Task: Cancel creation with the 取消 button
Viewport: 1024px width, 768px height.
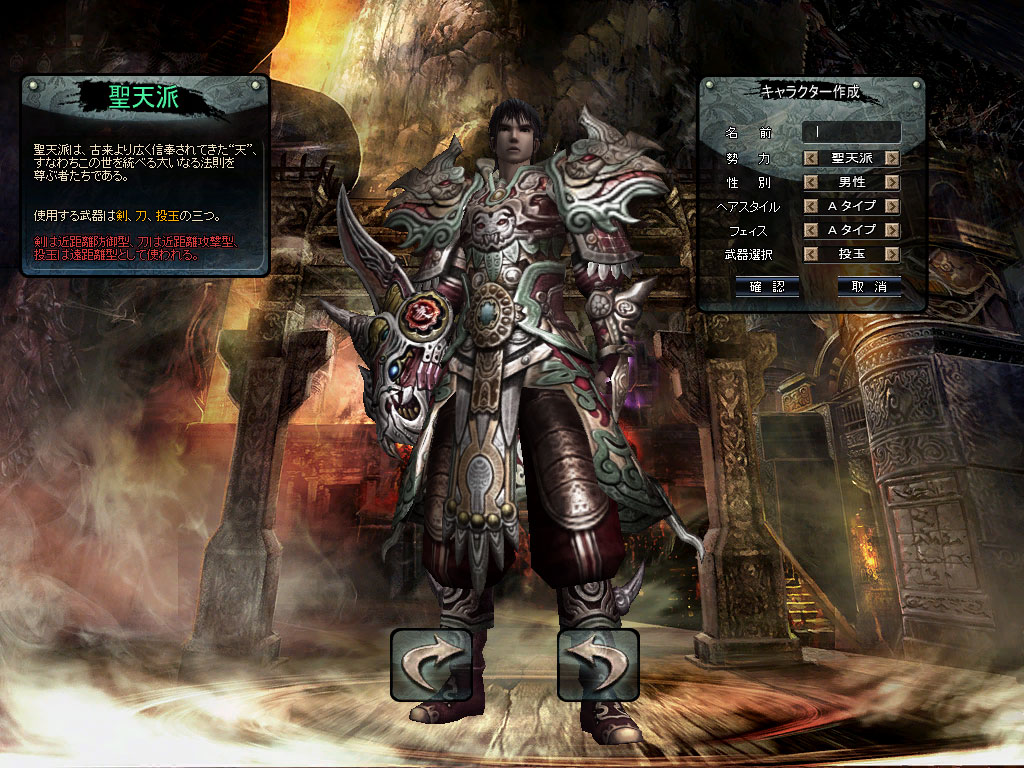Action: (x=869, y=287)
